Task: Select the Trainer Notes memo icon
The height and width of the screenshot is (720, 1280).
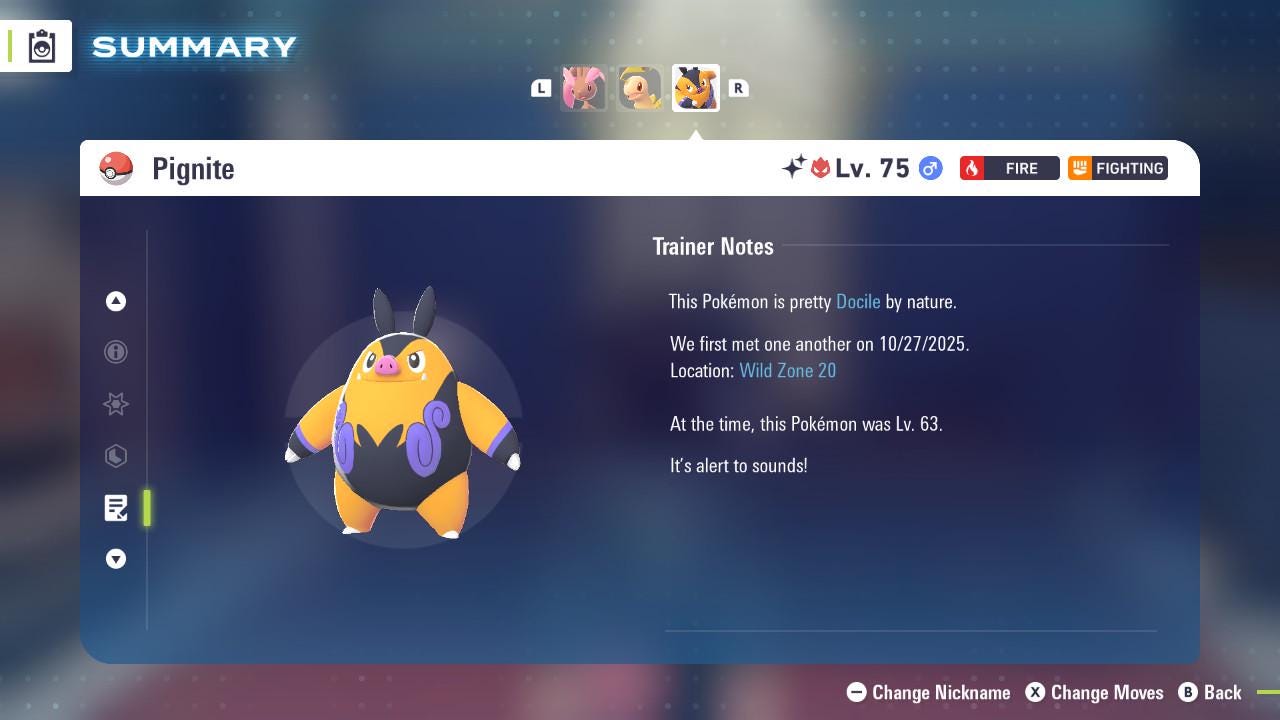Action: 116,508
